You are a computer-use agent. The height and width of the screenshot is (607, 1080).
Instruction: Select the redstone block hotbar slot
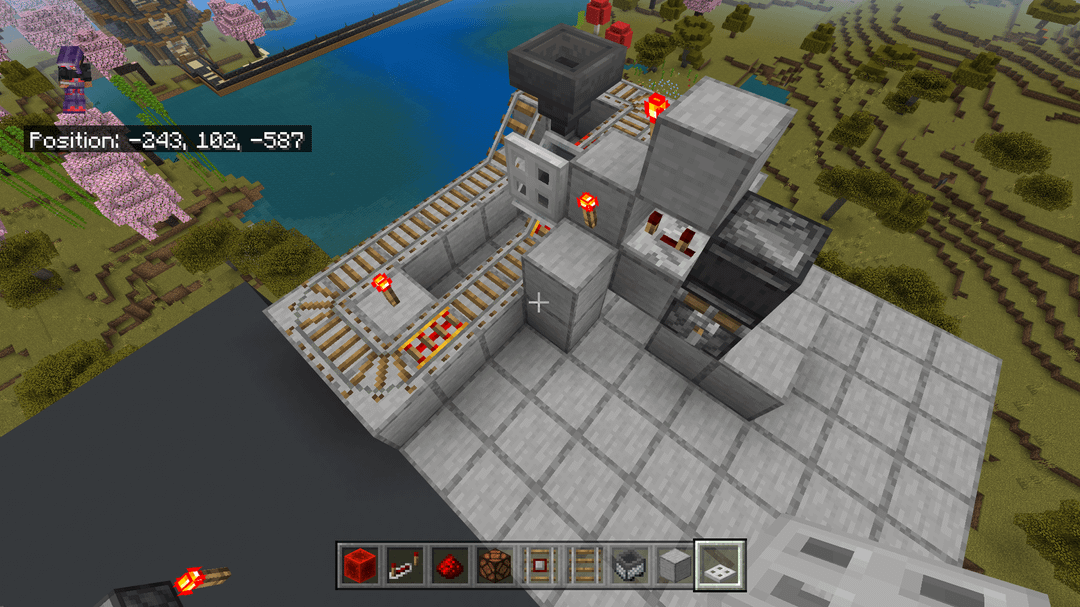click(358, 564)
